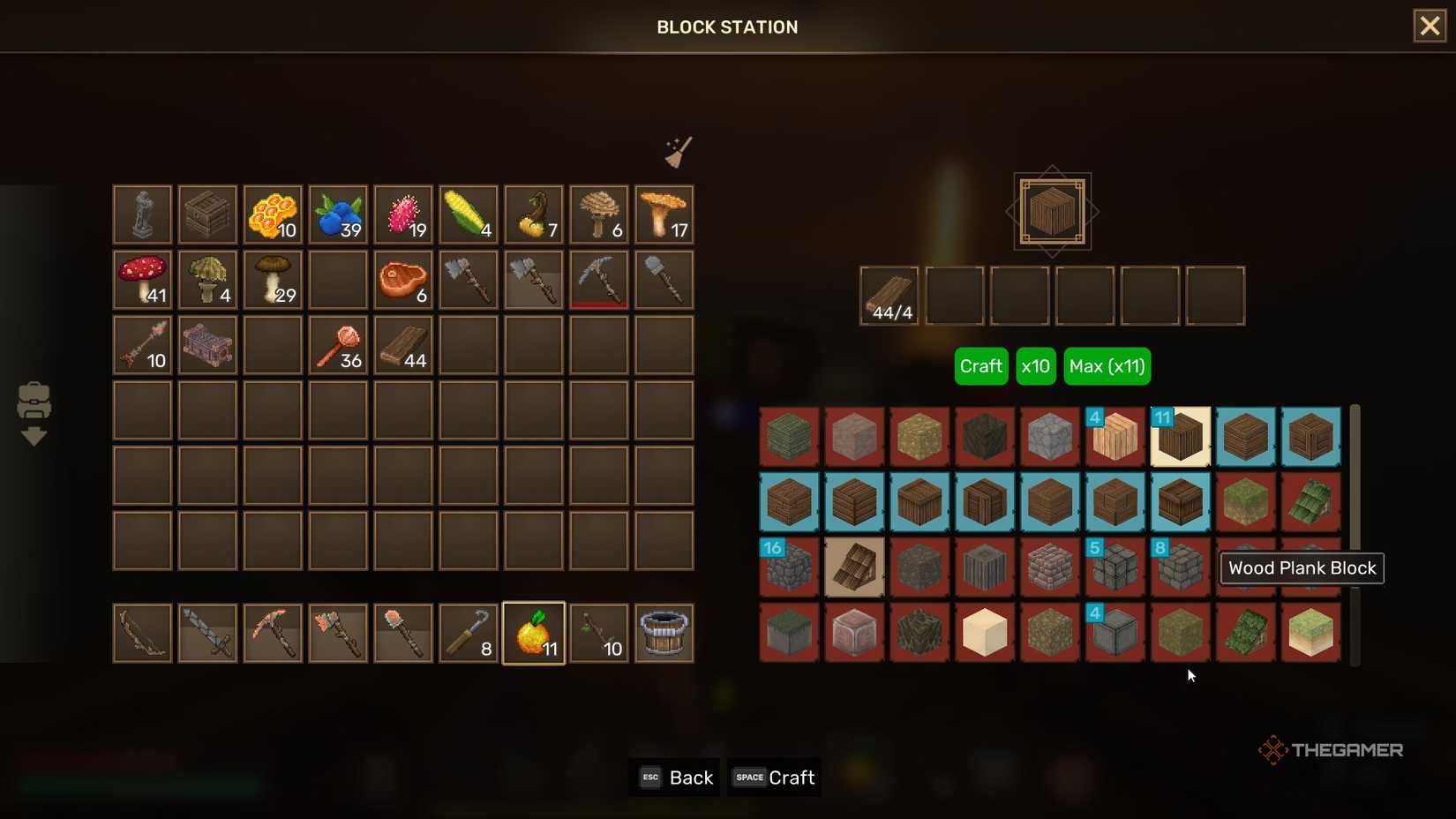This screenshot has height=819, width=1456.
Task: Click the wood plank ingredient slot showing 44/4
Action: 889,296
